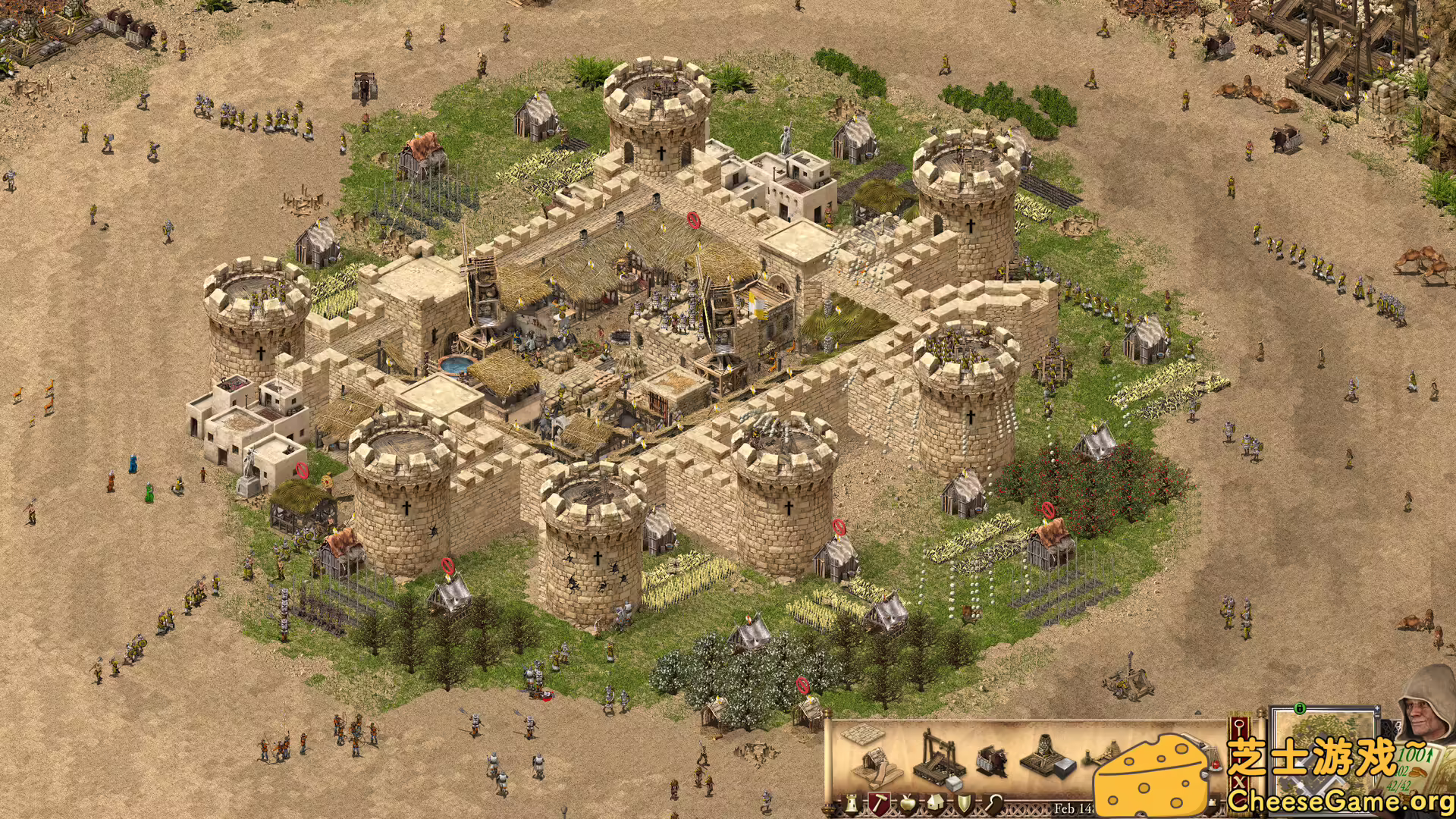Zoom in the minimap with the plus button
Screen dimensions: 1456x819
(1377, 708)
